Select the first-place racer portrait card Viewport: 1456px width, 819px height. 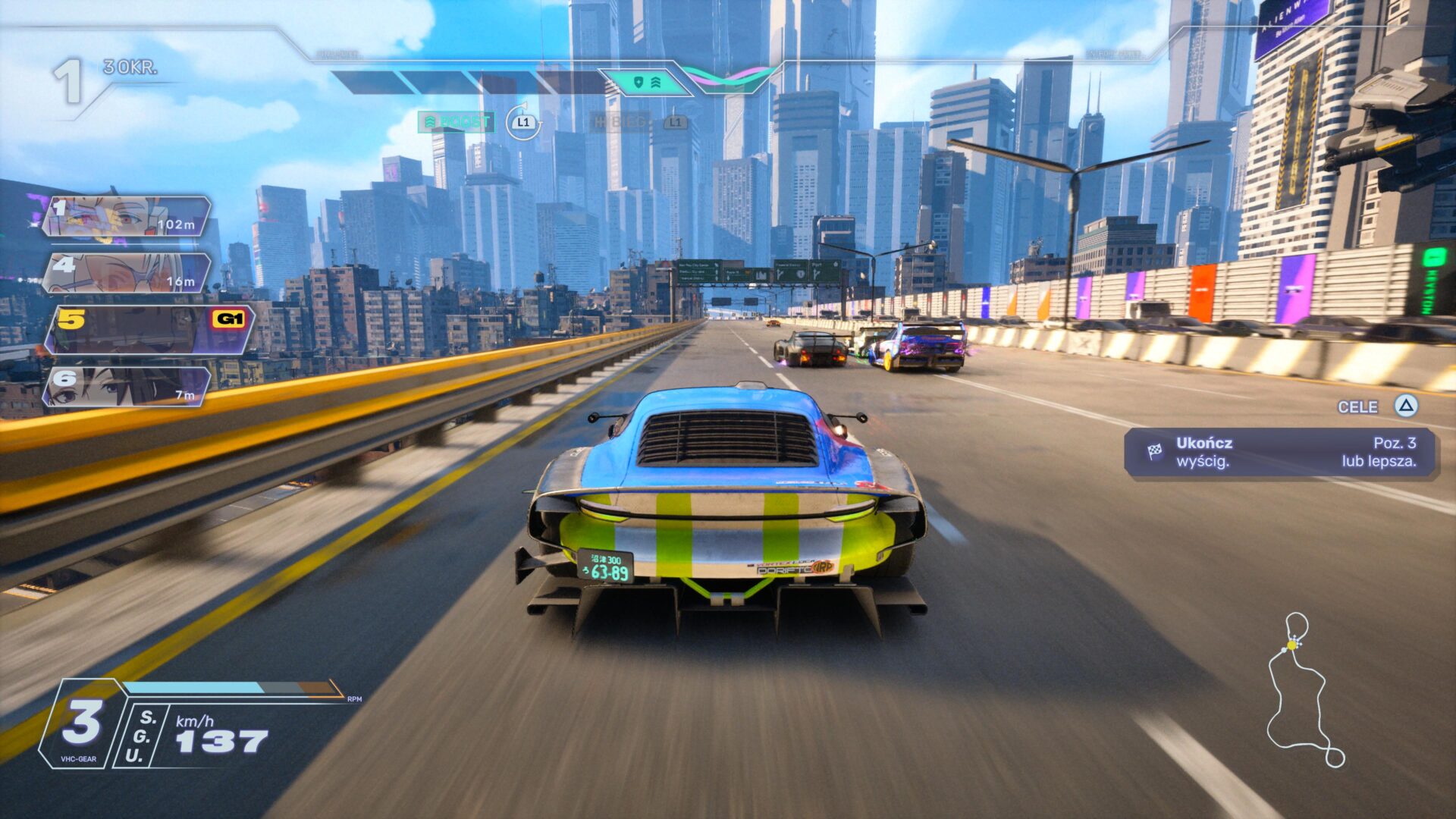(x=126, y=216)
